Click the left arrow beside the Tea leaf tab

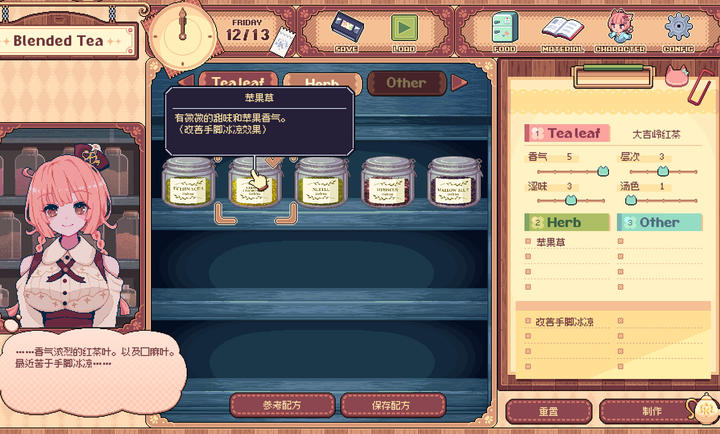185,83
